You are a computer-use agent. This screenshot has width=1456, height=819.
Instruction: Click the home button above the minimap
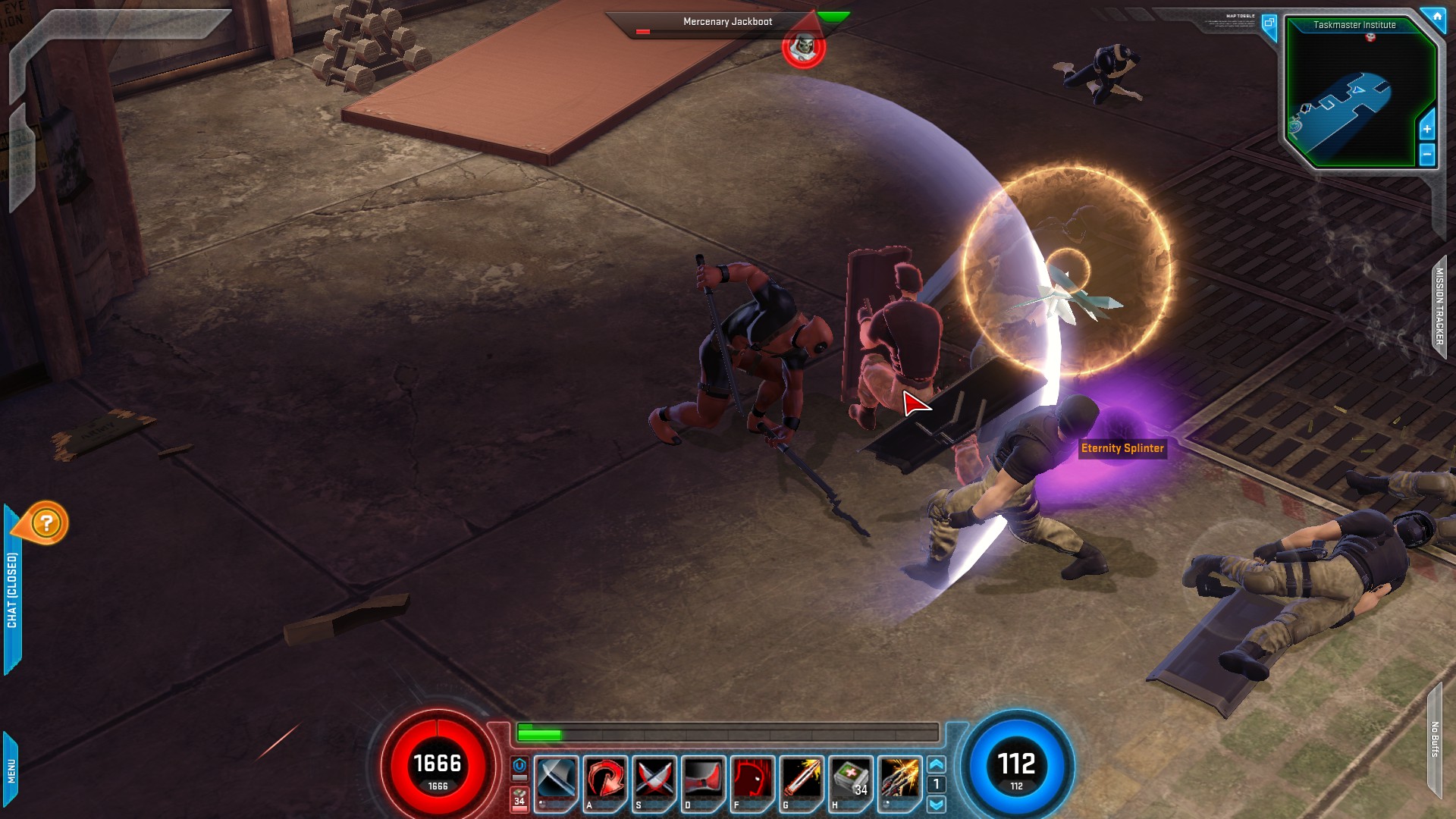[1436, 16]
